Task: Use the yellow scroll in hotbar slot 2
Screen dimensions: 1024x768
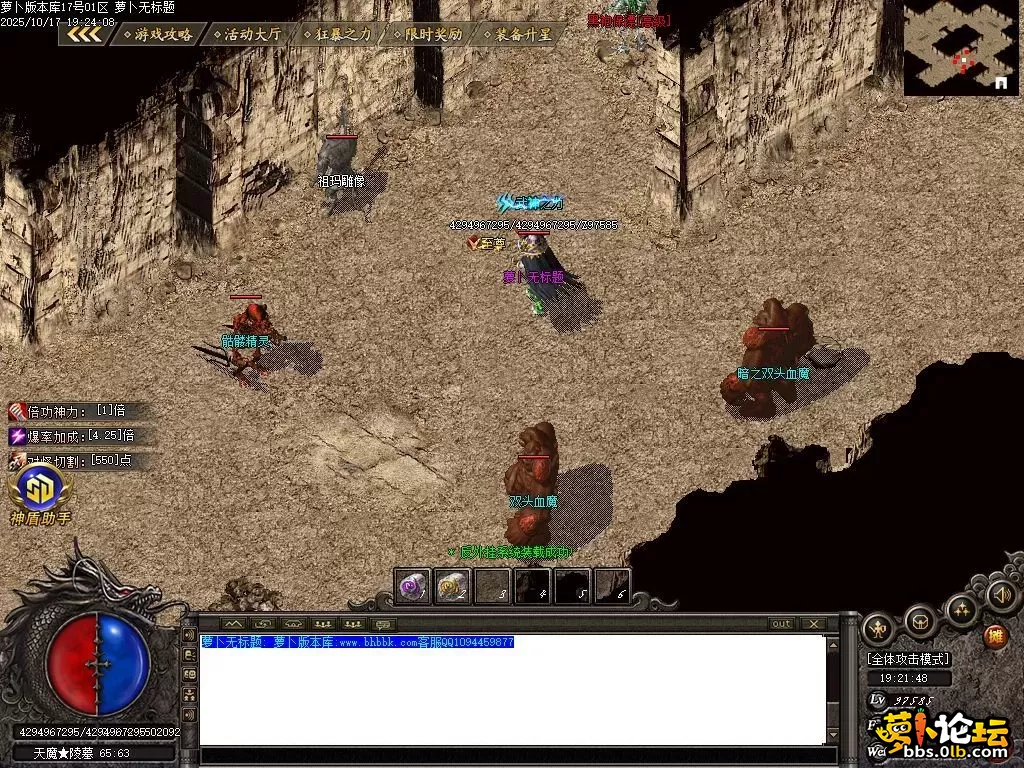Action: pos(453,587)
